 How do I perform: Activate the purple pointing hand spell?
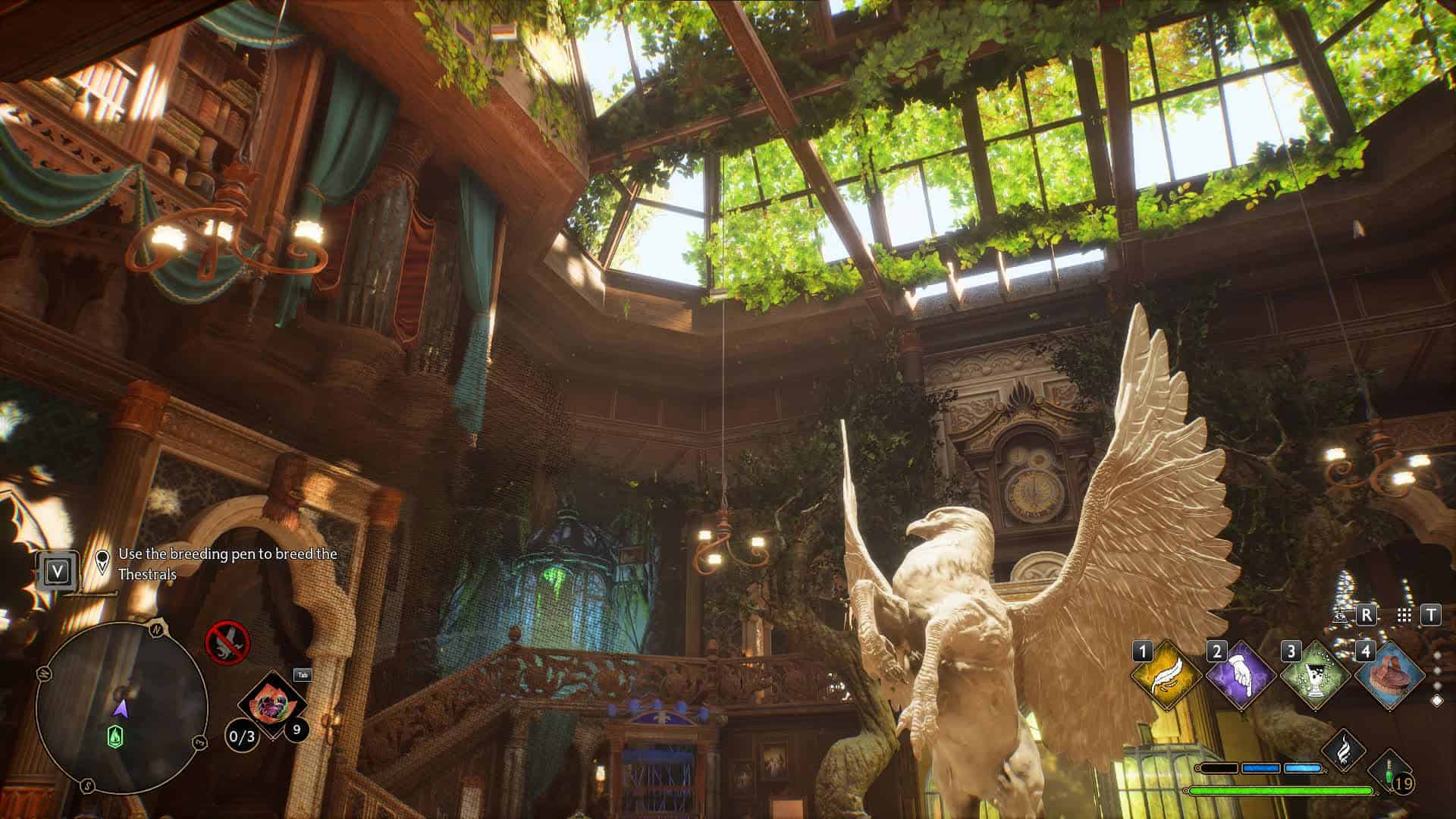[1241, 675]
